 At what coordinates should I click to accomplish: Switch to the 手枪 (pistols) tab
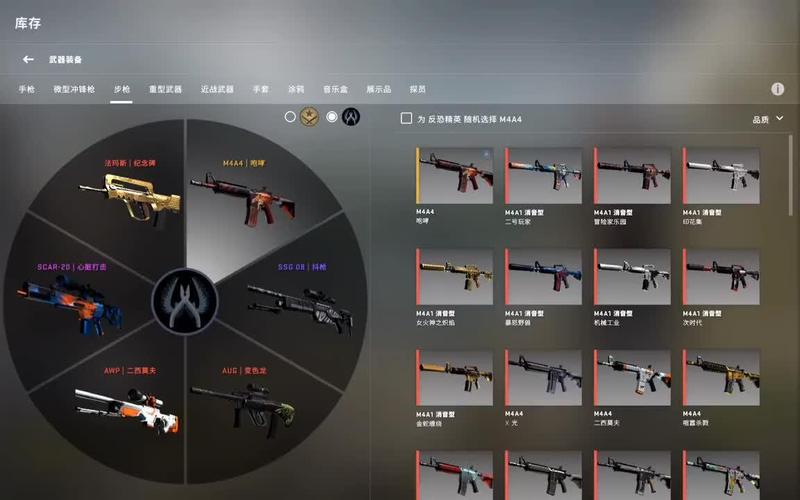coord(27,89)
